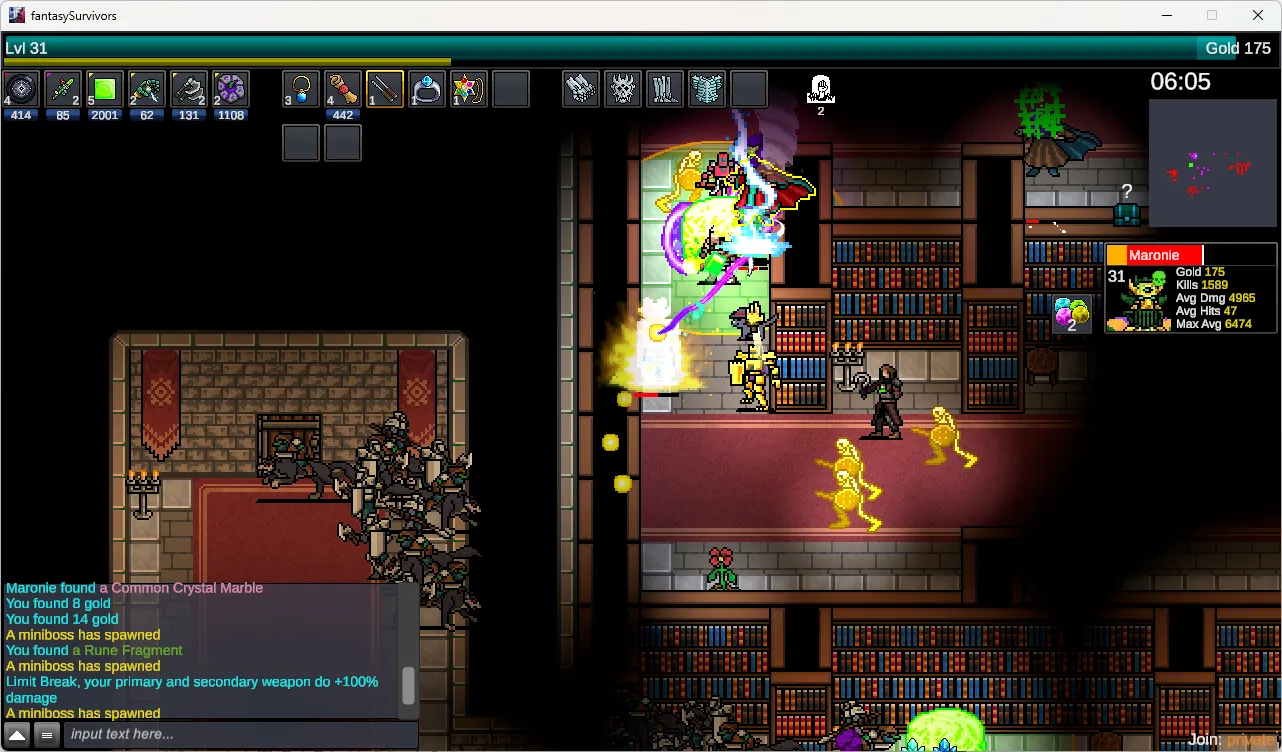Screen dimensions: 1282x752
Task: Select the blue gem amulet item
Action: 301,90
